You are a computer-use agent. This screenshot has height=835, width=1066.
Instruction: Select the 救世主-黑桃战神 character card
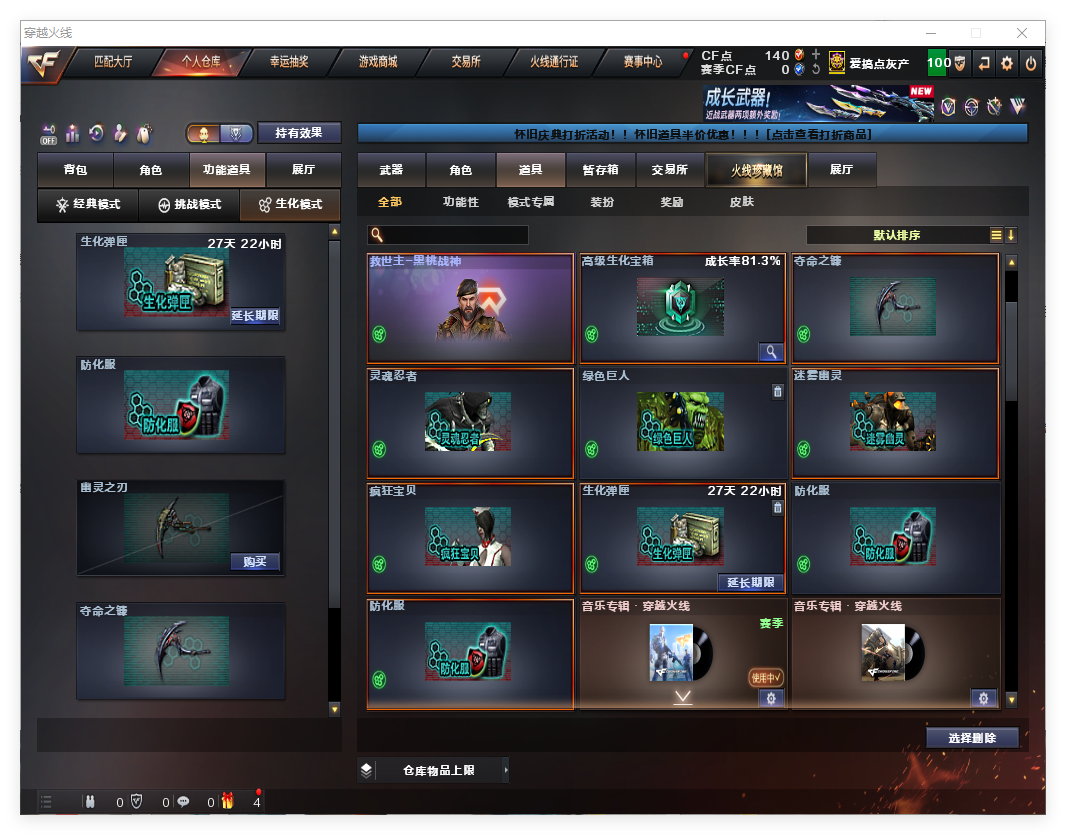click(470, 308)
